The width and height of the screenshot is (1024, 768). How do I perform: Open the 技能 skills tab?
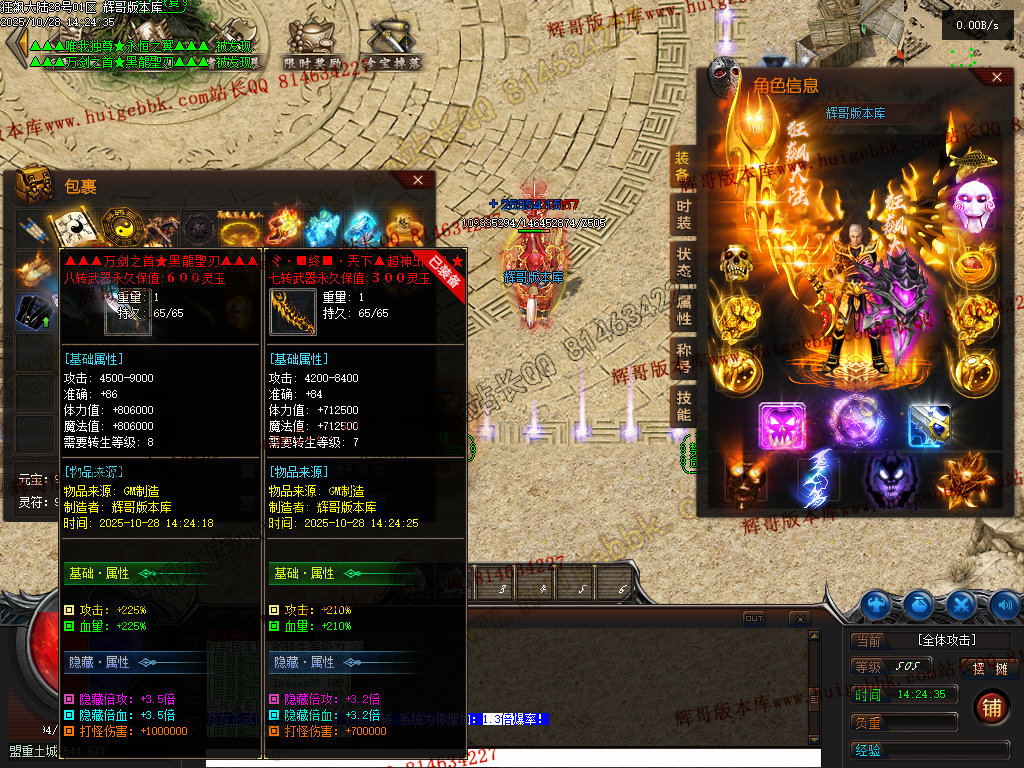click(x=683, y=403)
